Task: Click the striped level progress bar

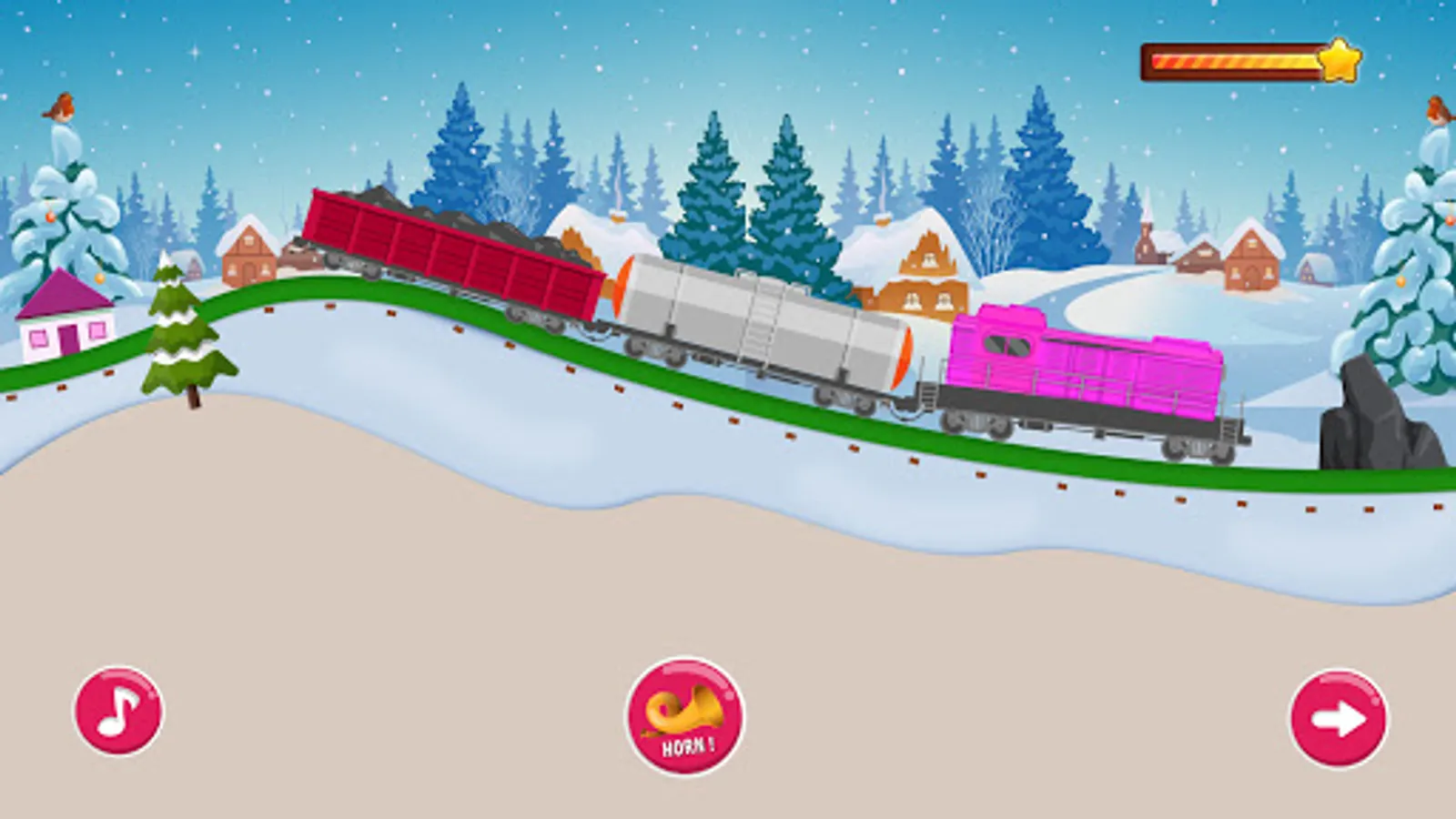Action: pyautogui.click(x=1233, y=60)
